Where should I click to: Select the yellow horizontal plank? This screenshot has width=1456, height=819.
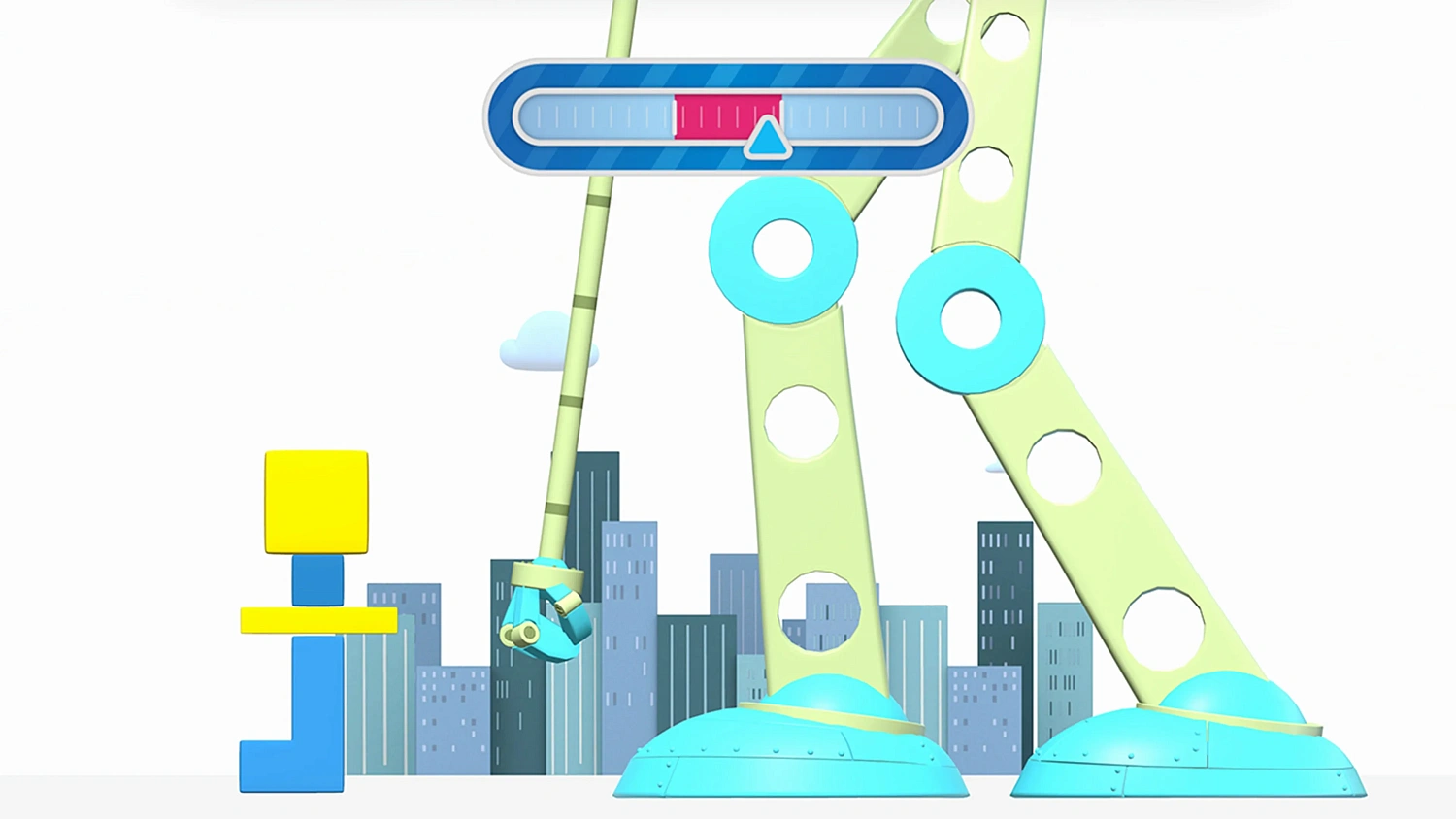[x=317, y=619]
